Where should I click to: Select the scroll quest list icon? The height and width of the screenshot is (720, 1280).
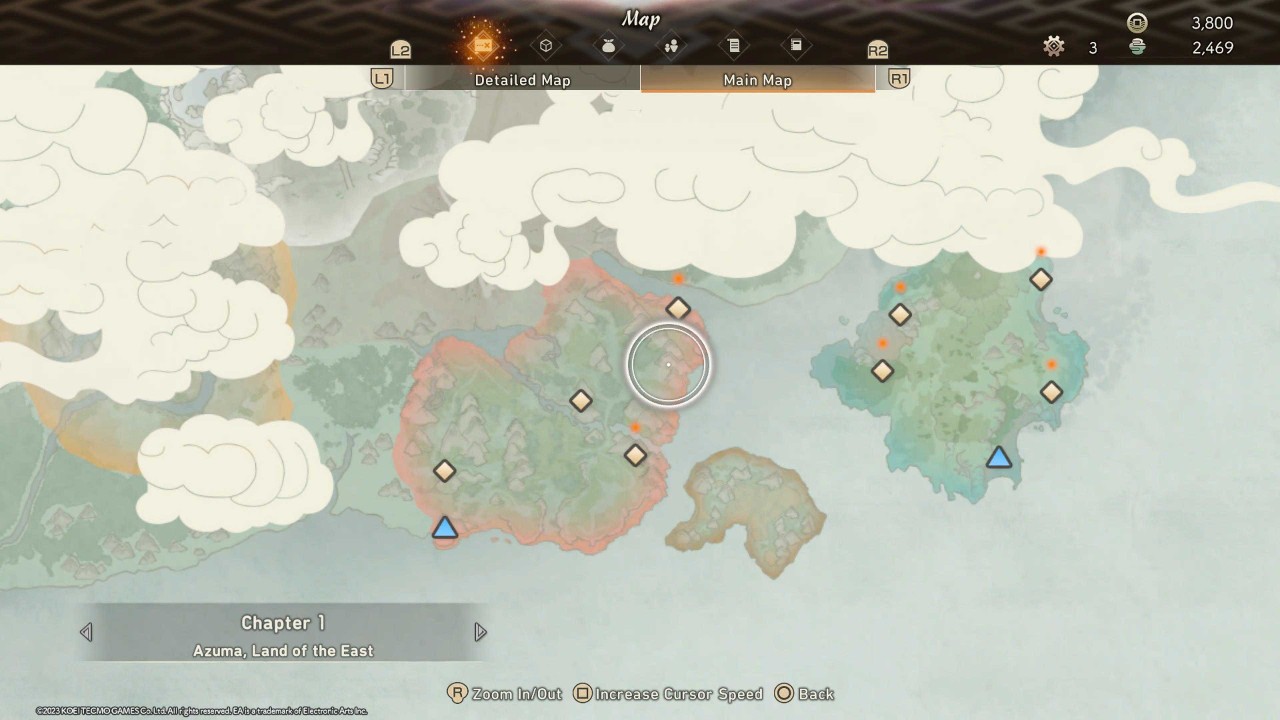(x=733, y=45)
